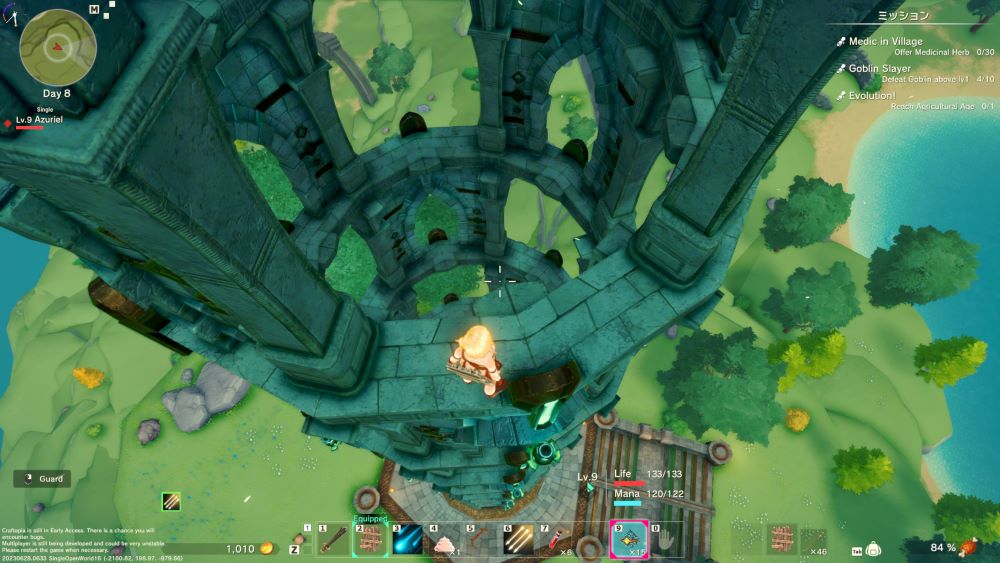Open the circular minimap

pos(58,47)
